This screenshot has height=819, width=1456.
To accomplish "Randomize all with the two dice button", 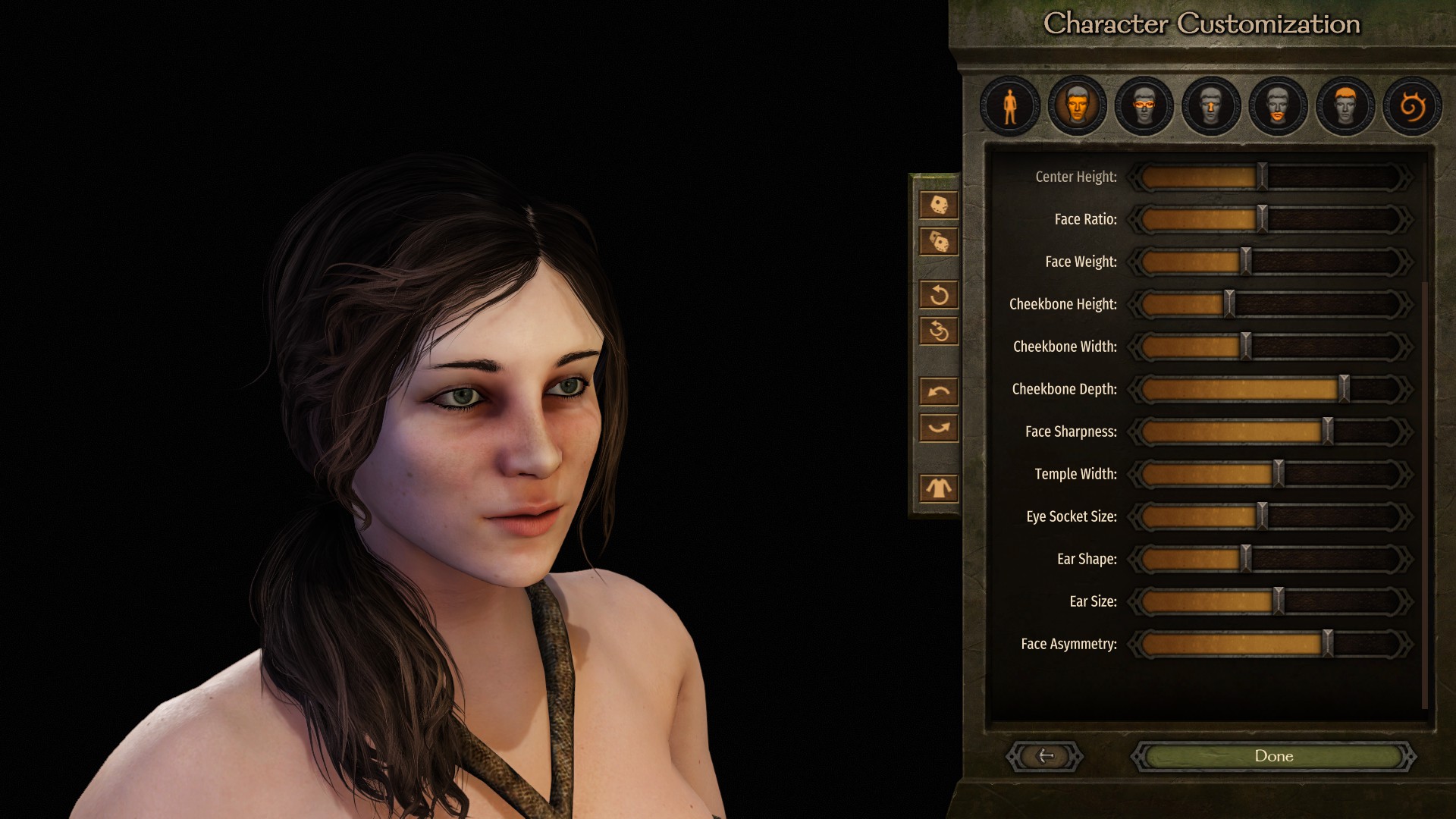I will [939, 242].
